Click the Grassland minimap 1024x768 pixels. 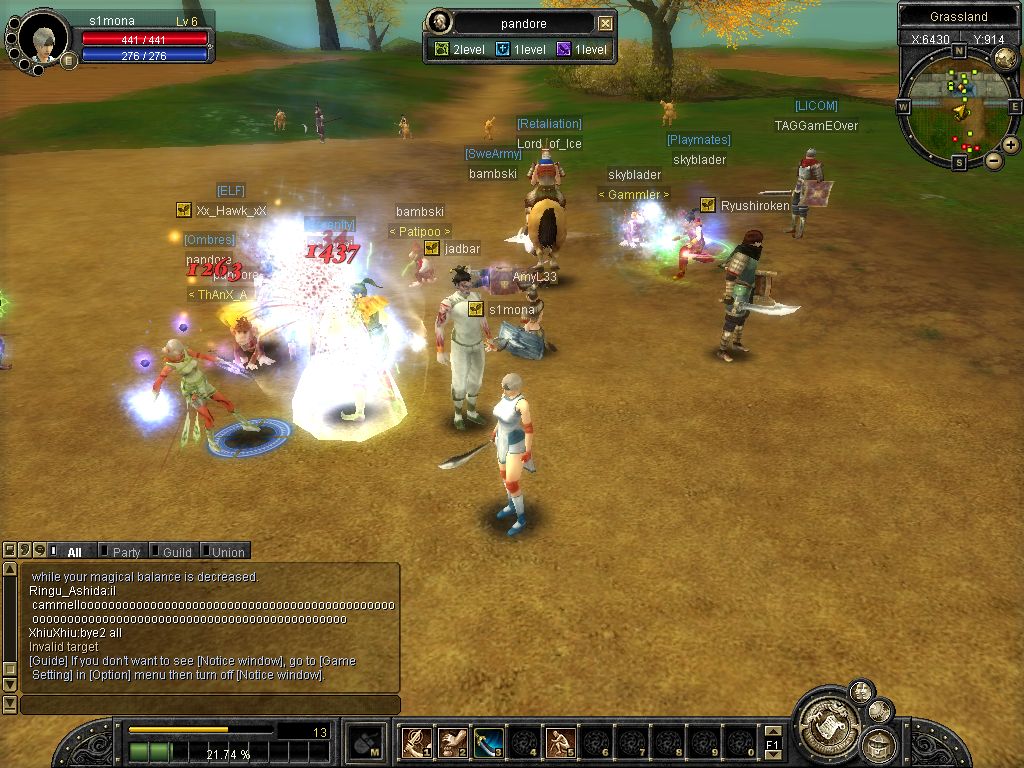(x=957, y=105)
